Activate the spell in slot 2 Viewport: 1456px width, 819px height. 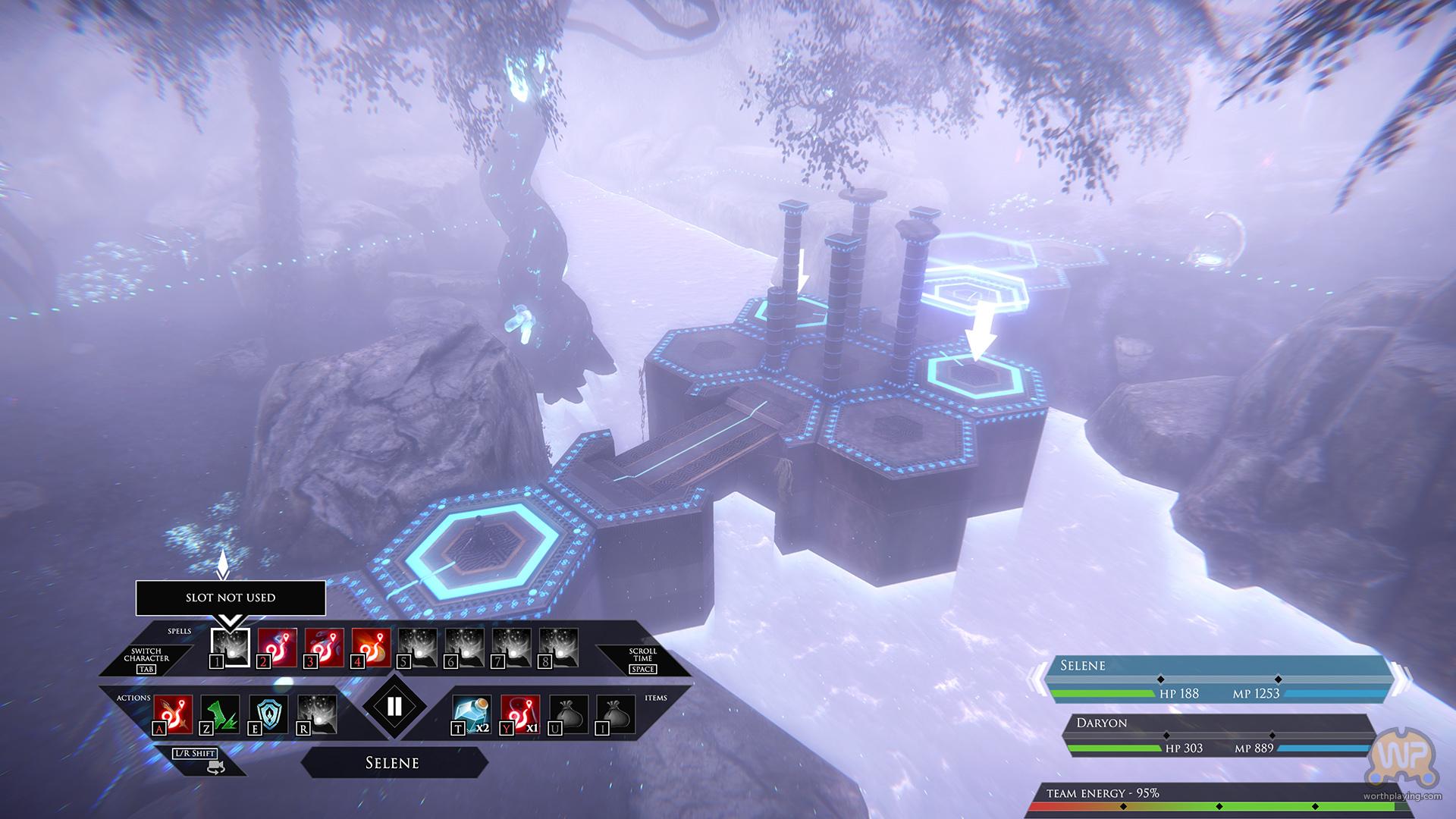[x=278, y=647]
